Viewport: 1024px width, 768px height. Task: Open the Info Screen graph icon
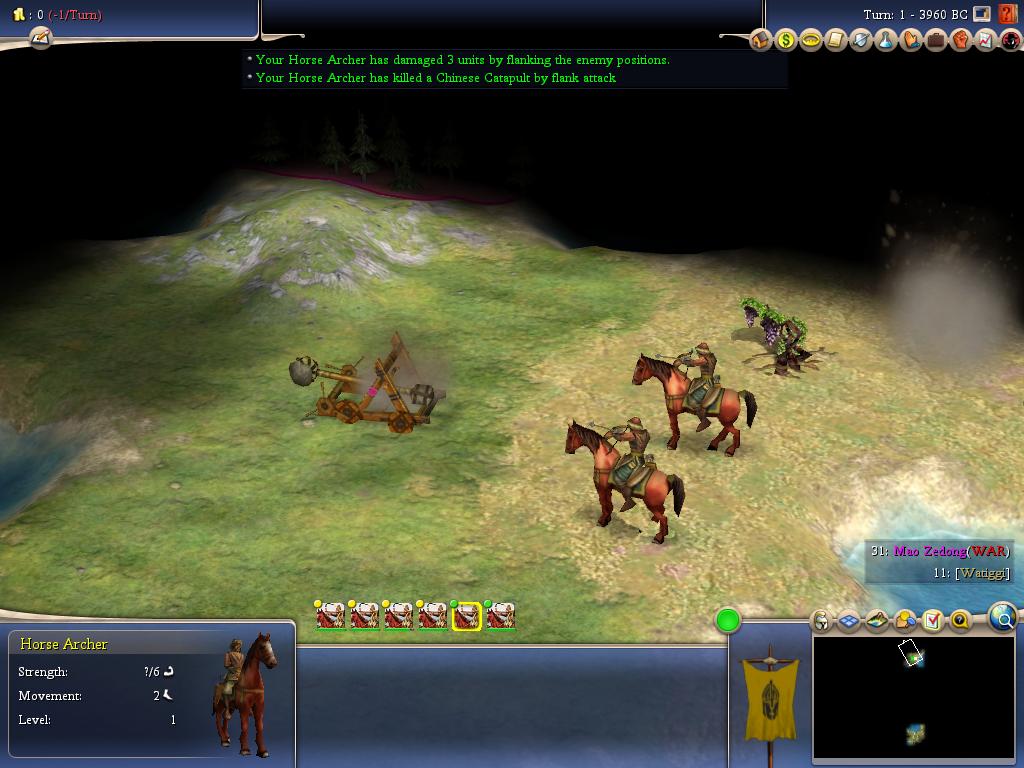pos(986,40)
